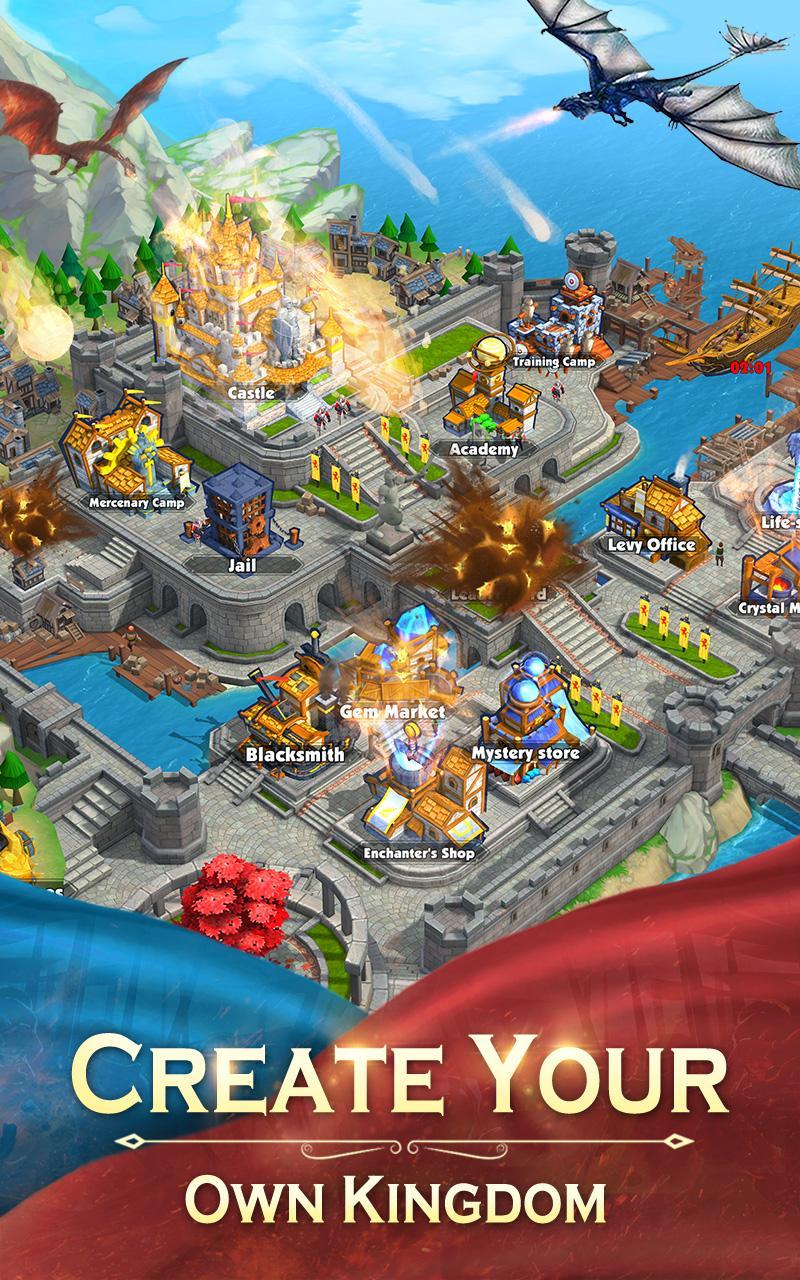Tap the Academy label

pyautogui.click(x=484, y=449)
